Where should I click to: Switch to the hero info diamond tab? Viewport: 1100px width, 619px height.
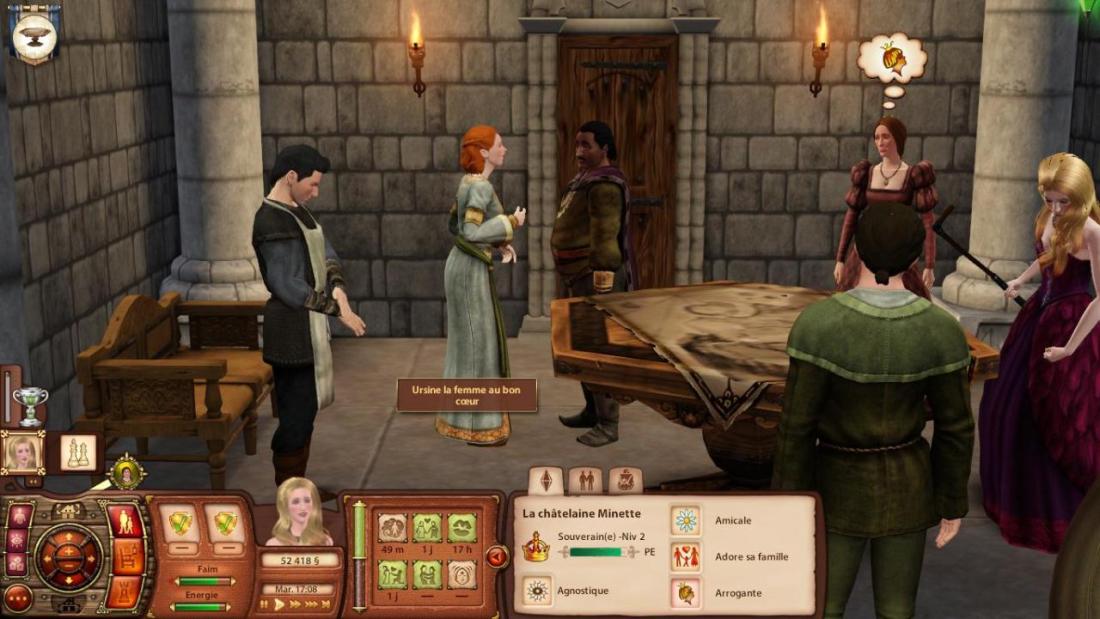pos(545,481)
